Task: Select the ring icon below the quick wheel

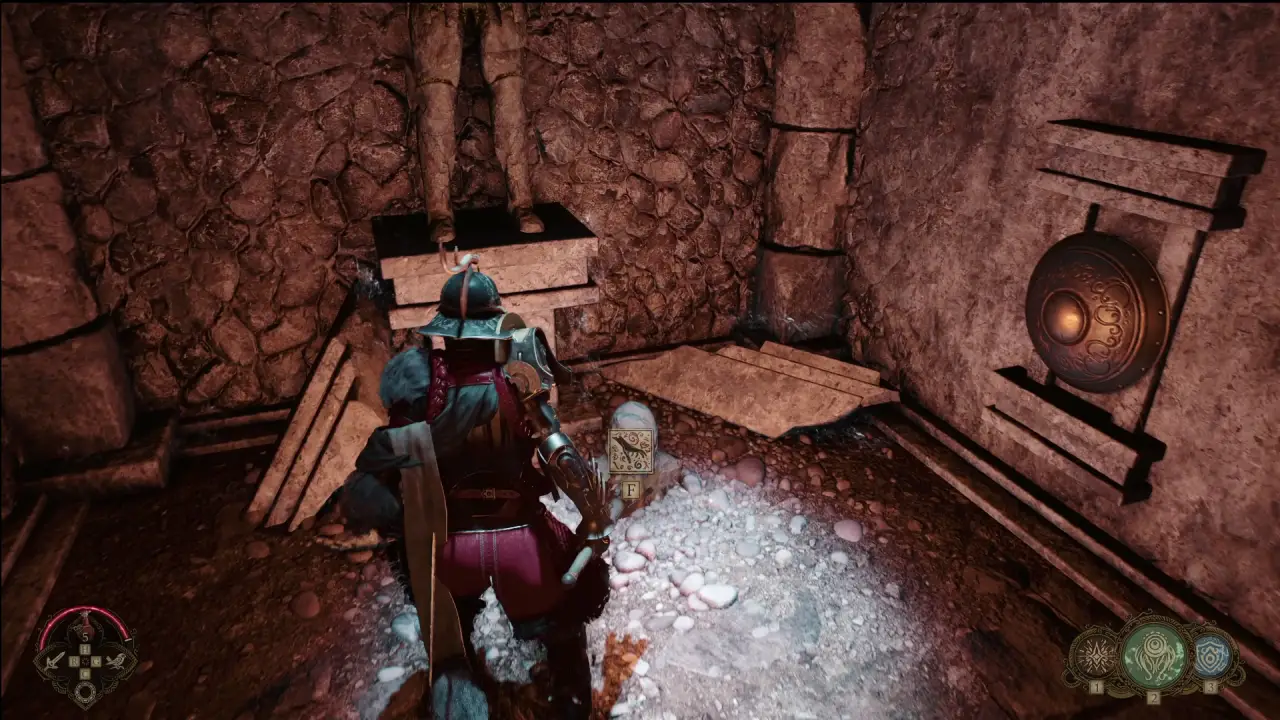Action: (x=85, y=690)
